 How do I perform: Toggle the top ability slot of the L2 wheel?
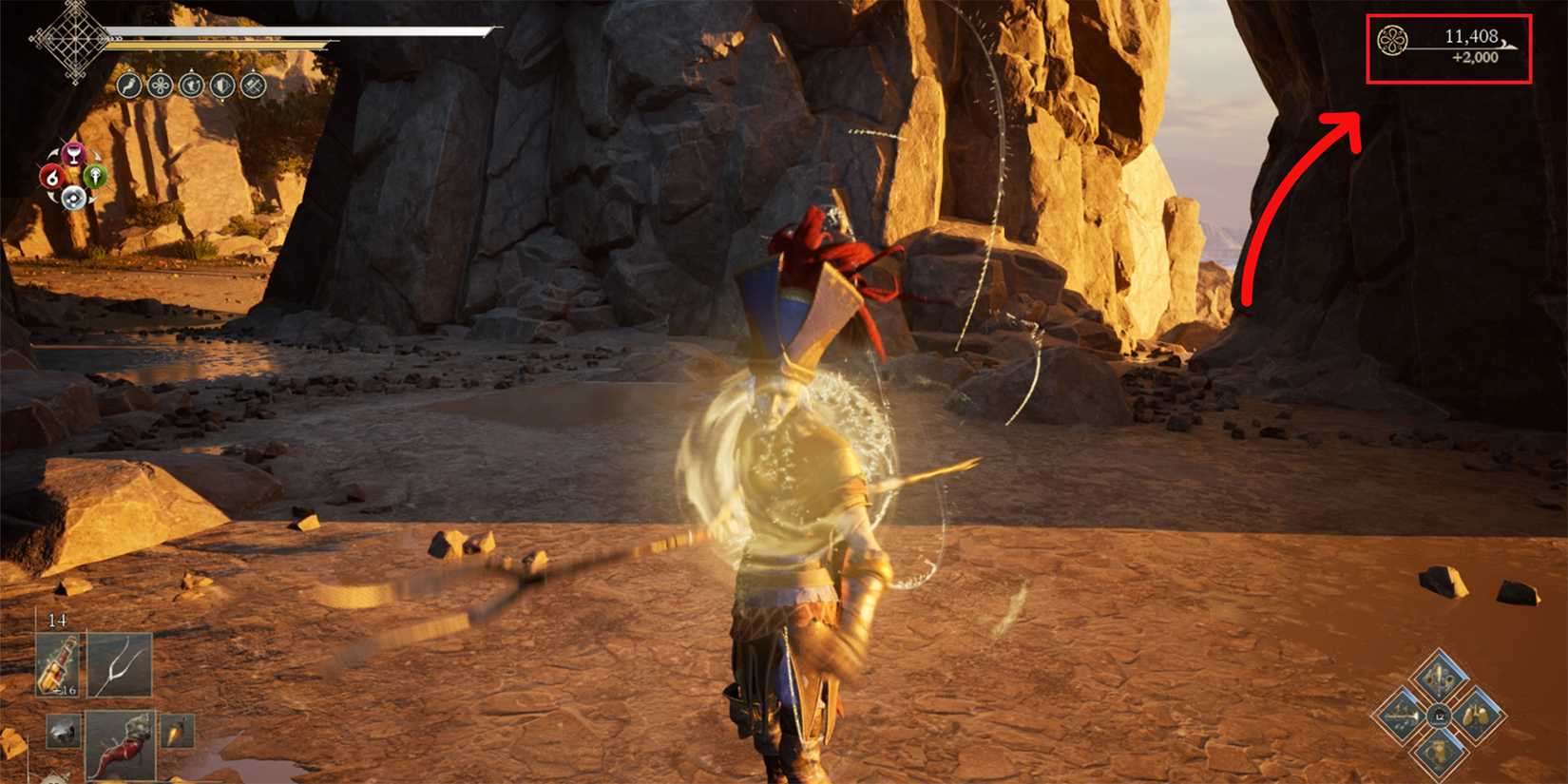(x=1440, y=675)
